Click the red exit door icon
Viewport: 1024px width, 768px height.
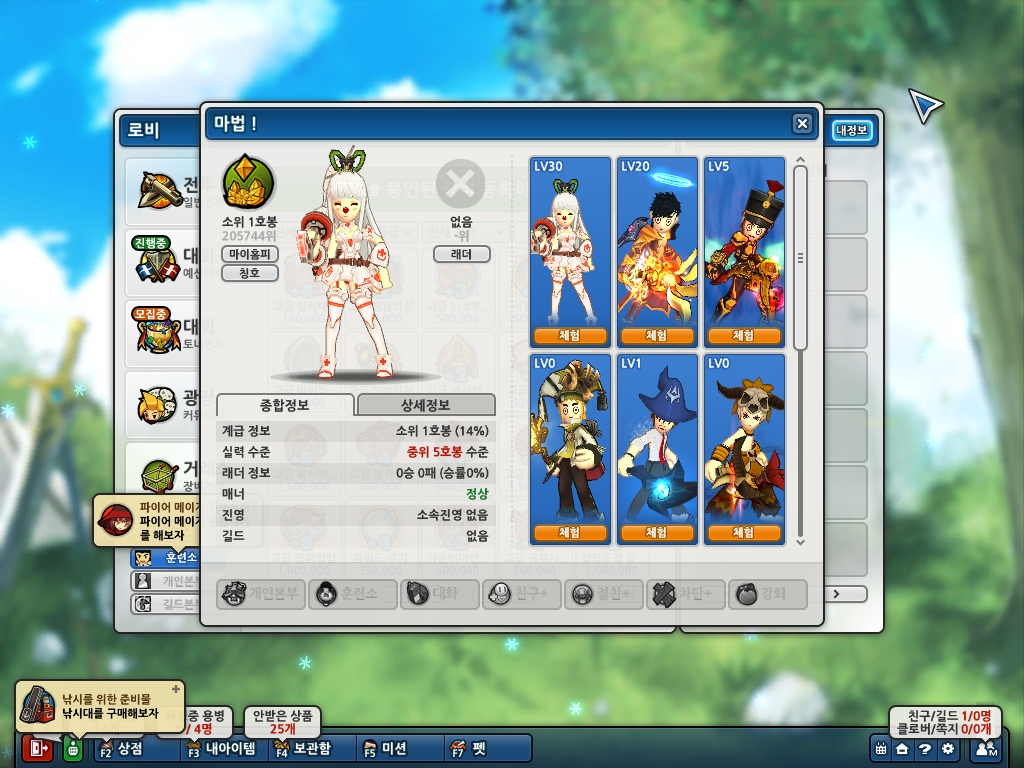pos(38,749)
